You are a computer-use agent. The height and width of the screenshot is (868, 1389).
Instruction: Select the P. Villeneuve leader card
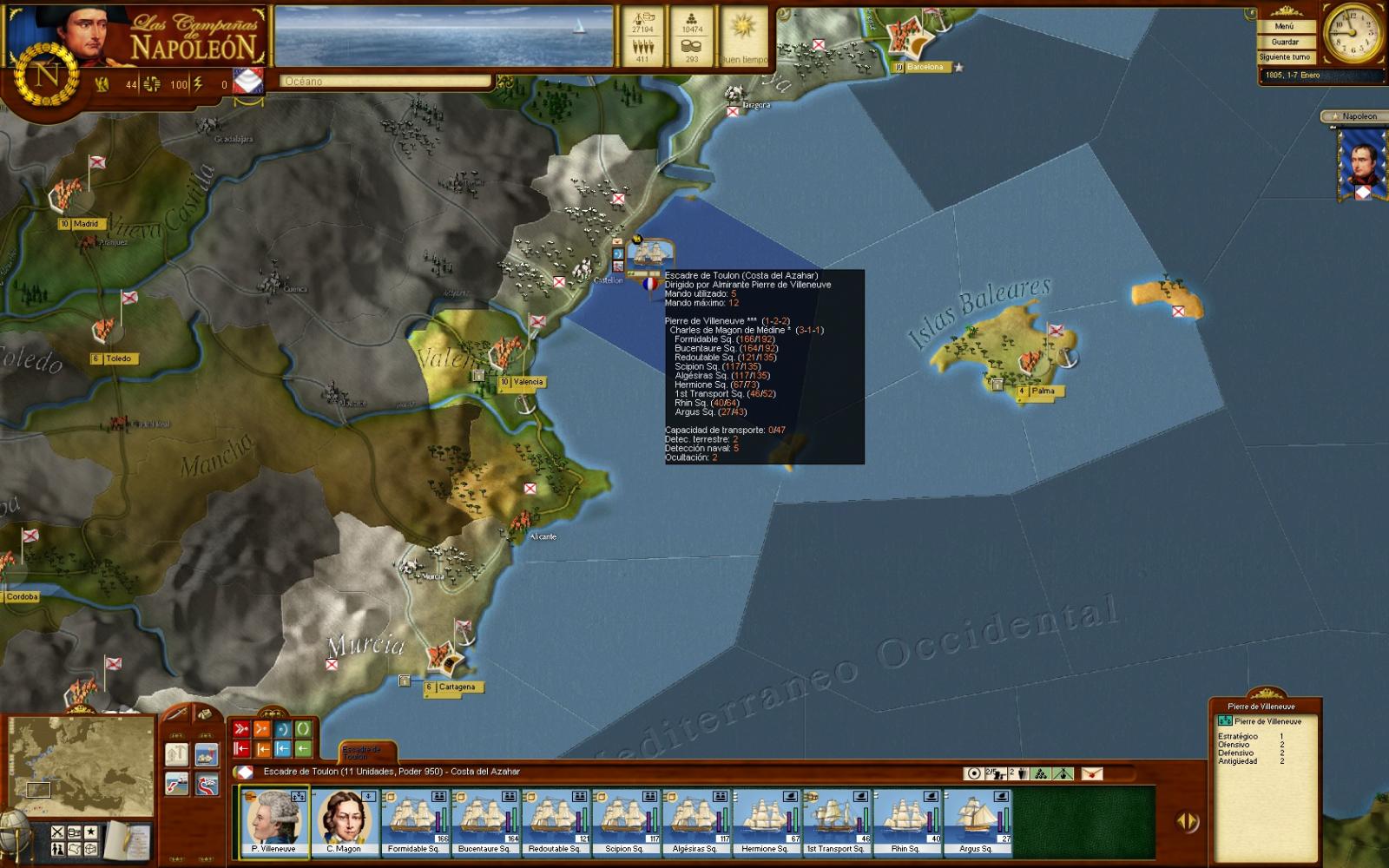(x=274, y=821)
